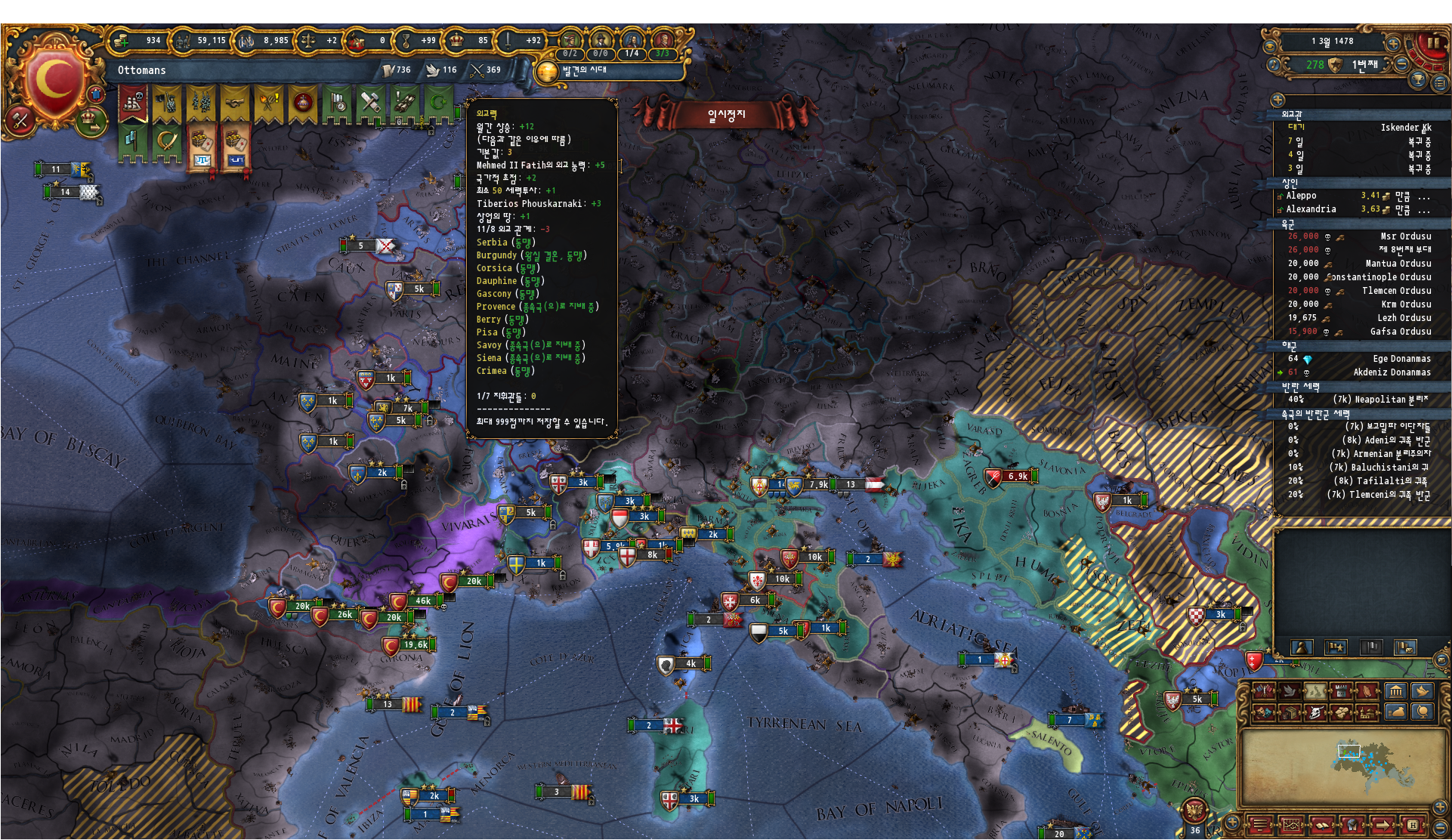The height and width of the screenshot is (840, 1452).
Task: Open the trophy achievements button
Action: tap(1417, 79)
